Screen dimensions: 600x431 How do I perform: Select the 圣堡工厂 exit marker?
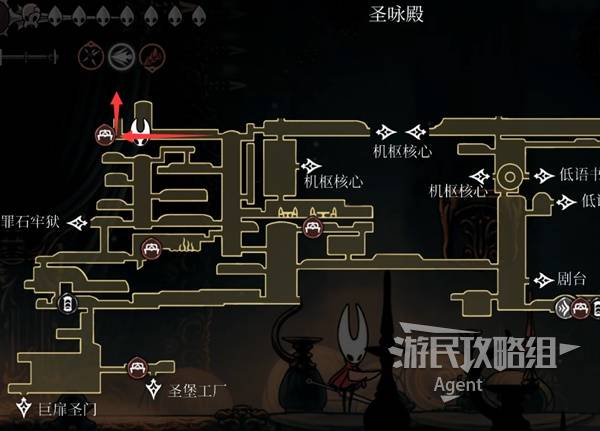pyautogui.click(x=155, y=388)
